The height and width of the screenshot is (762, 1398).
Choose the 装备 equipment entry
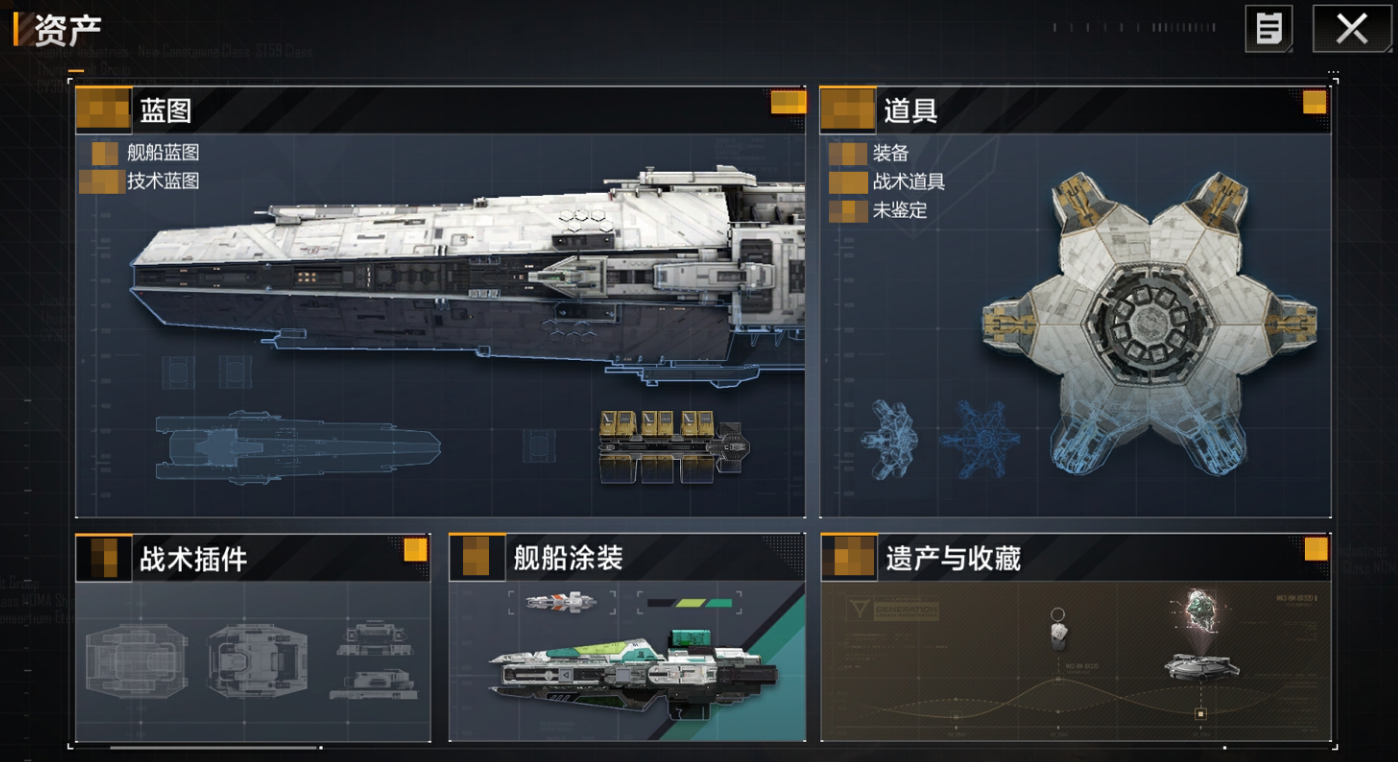pos(890,153)
